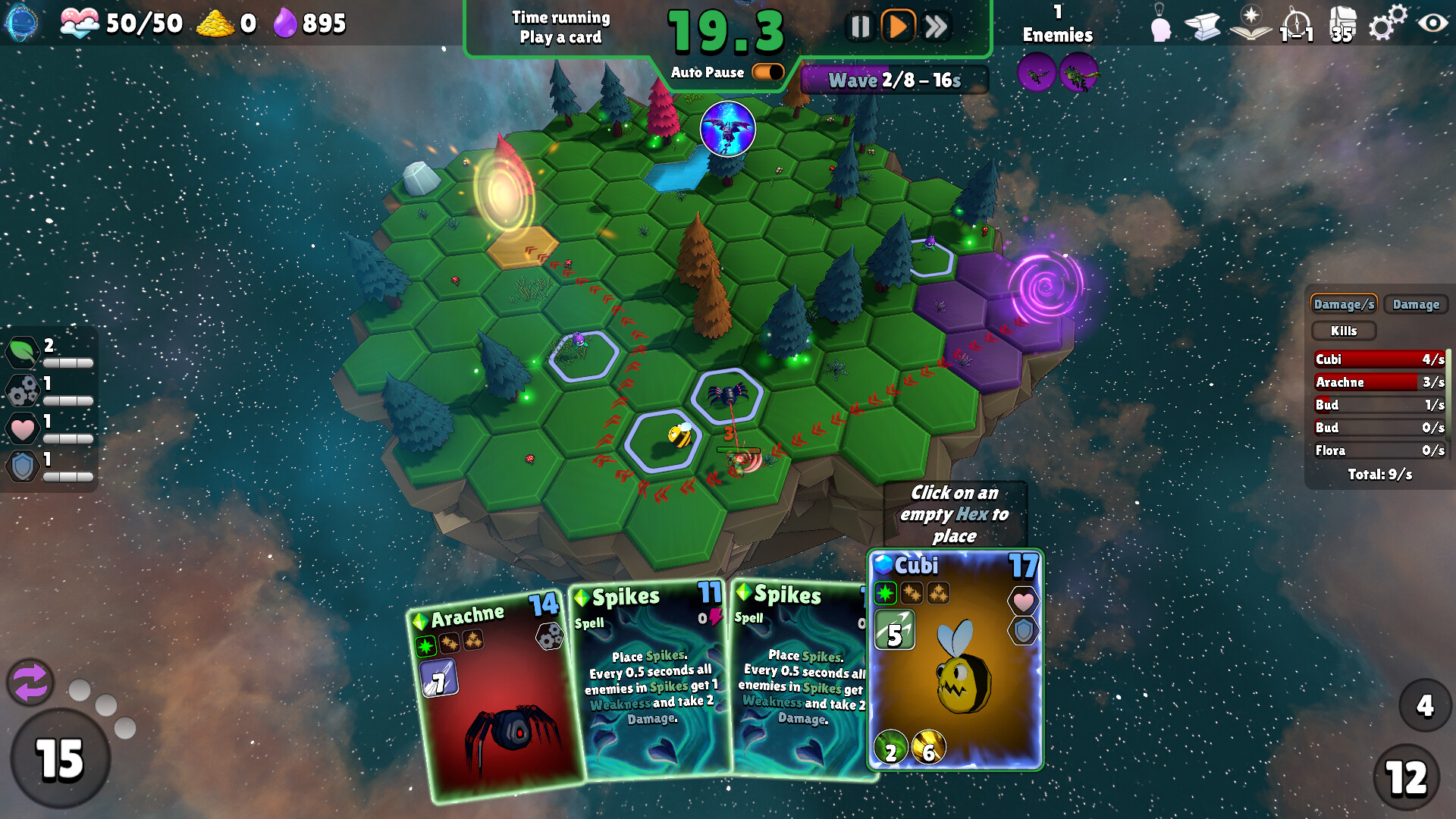Open the ideas/research head icon
This screenshot has height=819, width=1456.
coord(1160,24)
